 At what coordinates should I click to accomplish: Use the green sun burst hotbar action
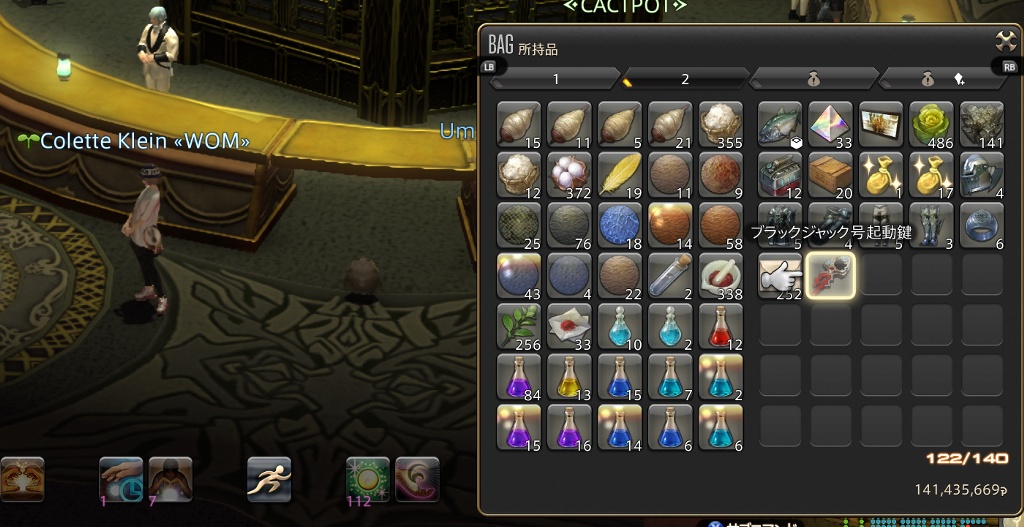coord(367,478)
